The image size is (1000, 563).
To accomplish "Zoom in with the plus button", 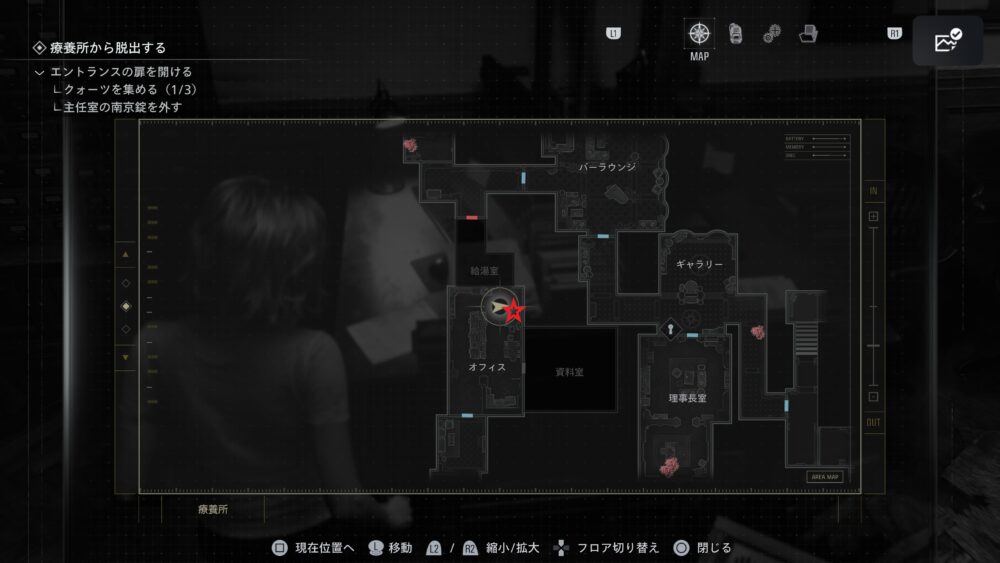I will [873, 216].
